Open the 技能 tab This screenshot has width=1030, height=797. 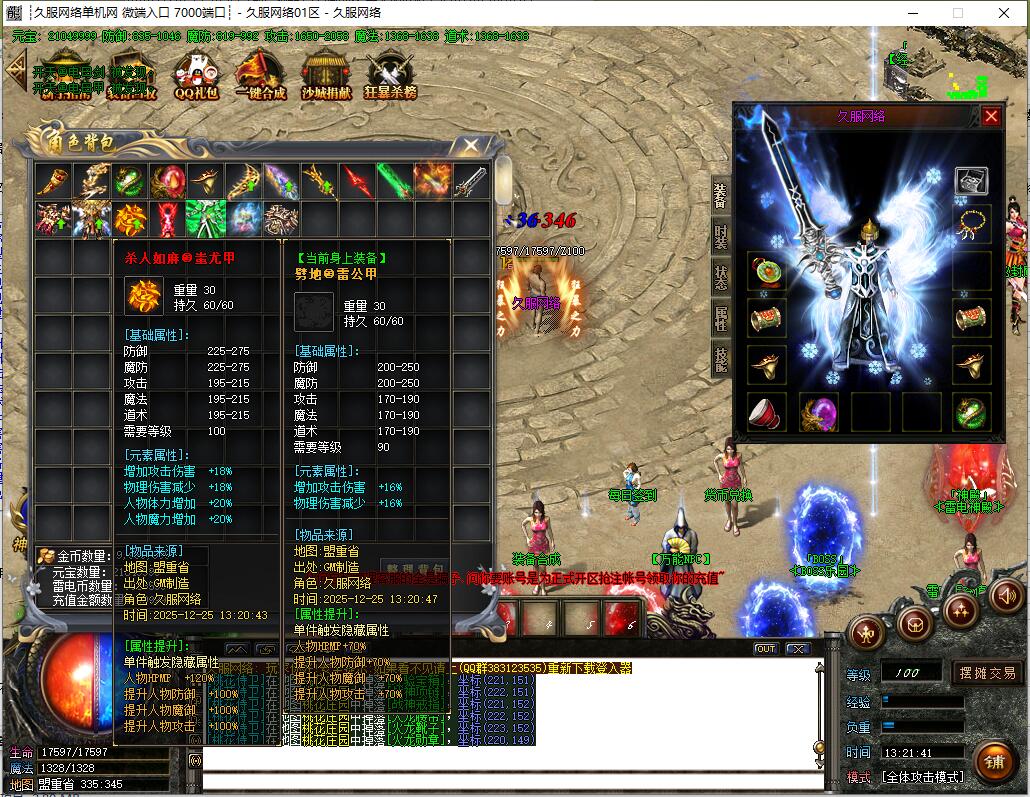point(720,359)
